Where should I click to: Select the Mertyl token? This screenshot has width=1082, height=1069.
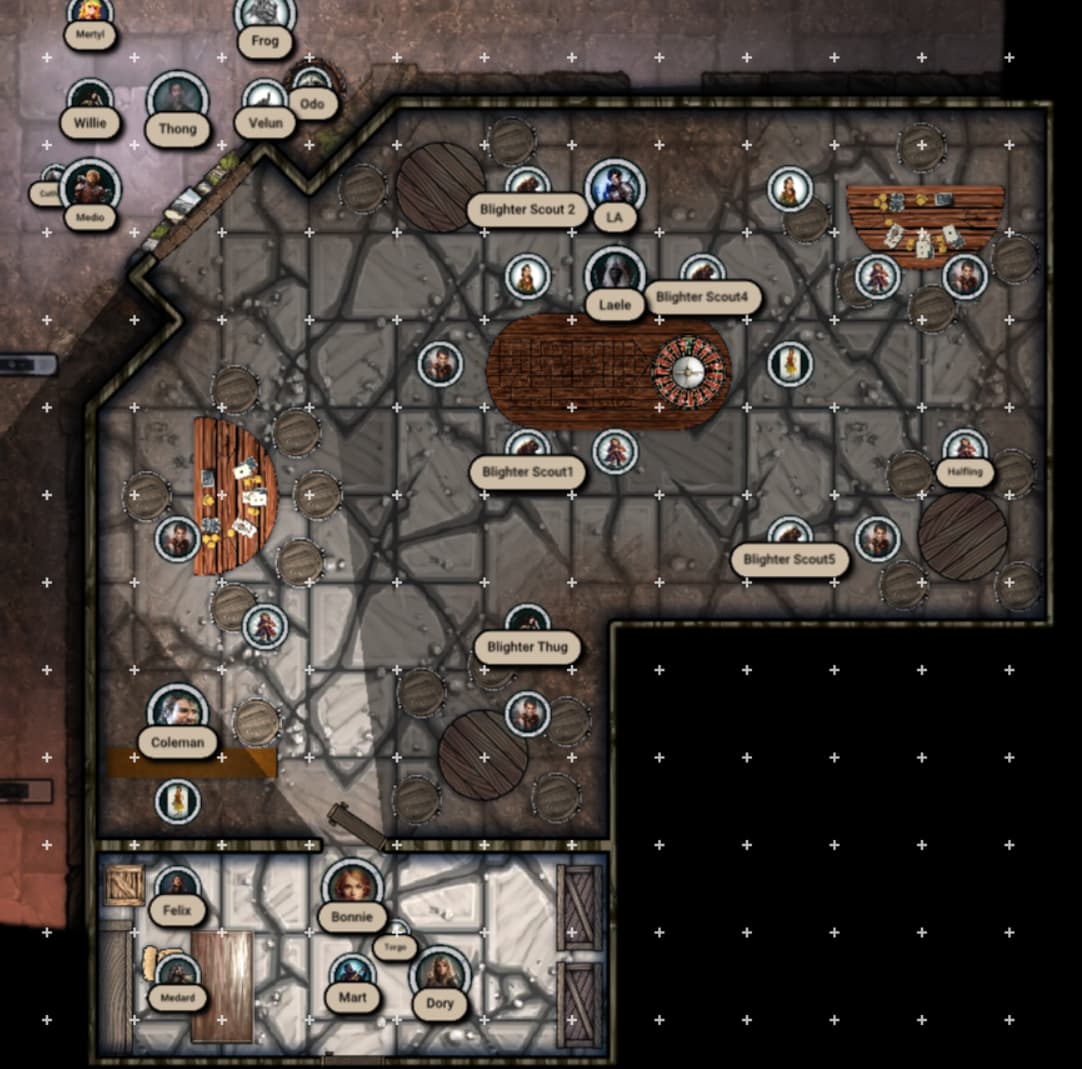pyautogui.click(x=90, y=12)
